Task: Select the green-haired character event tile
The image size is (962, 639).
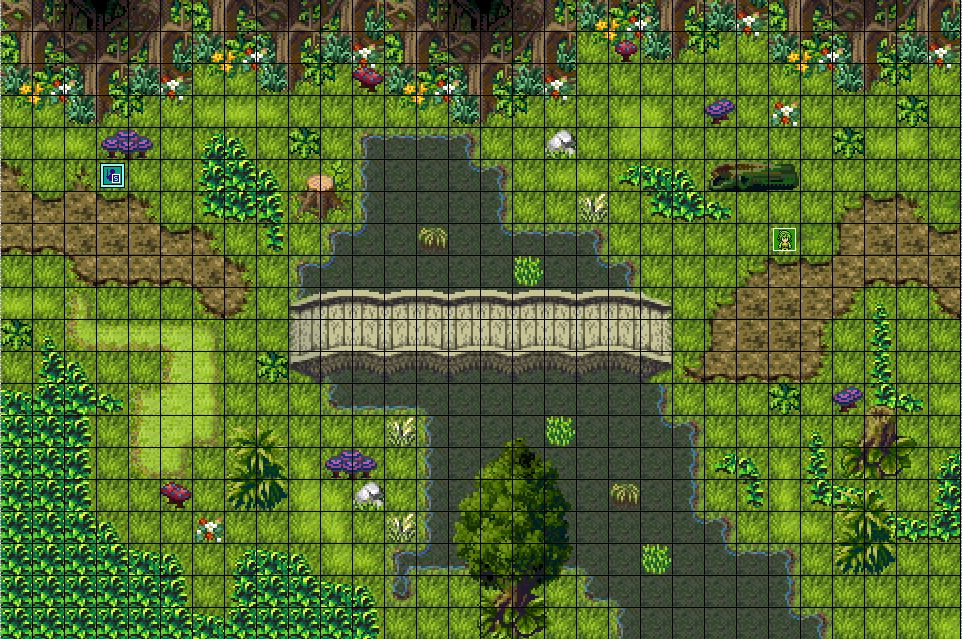Action: 785,240
